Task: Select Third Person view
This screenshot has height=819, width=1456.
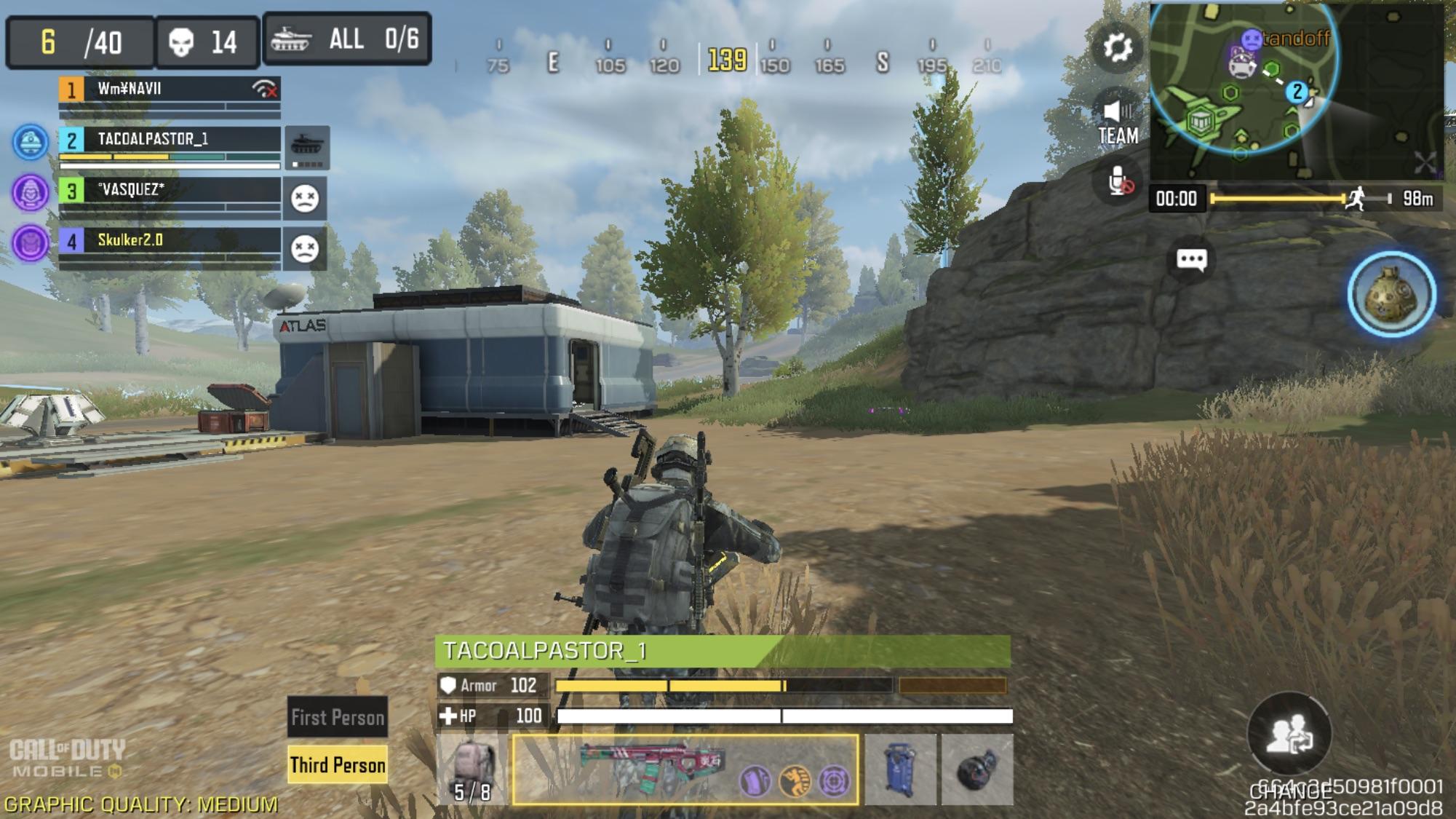Action: click(338, 764)
